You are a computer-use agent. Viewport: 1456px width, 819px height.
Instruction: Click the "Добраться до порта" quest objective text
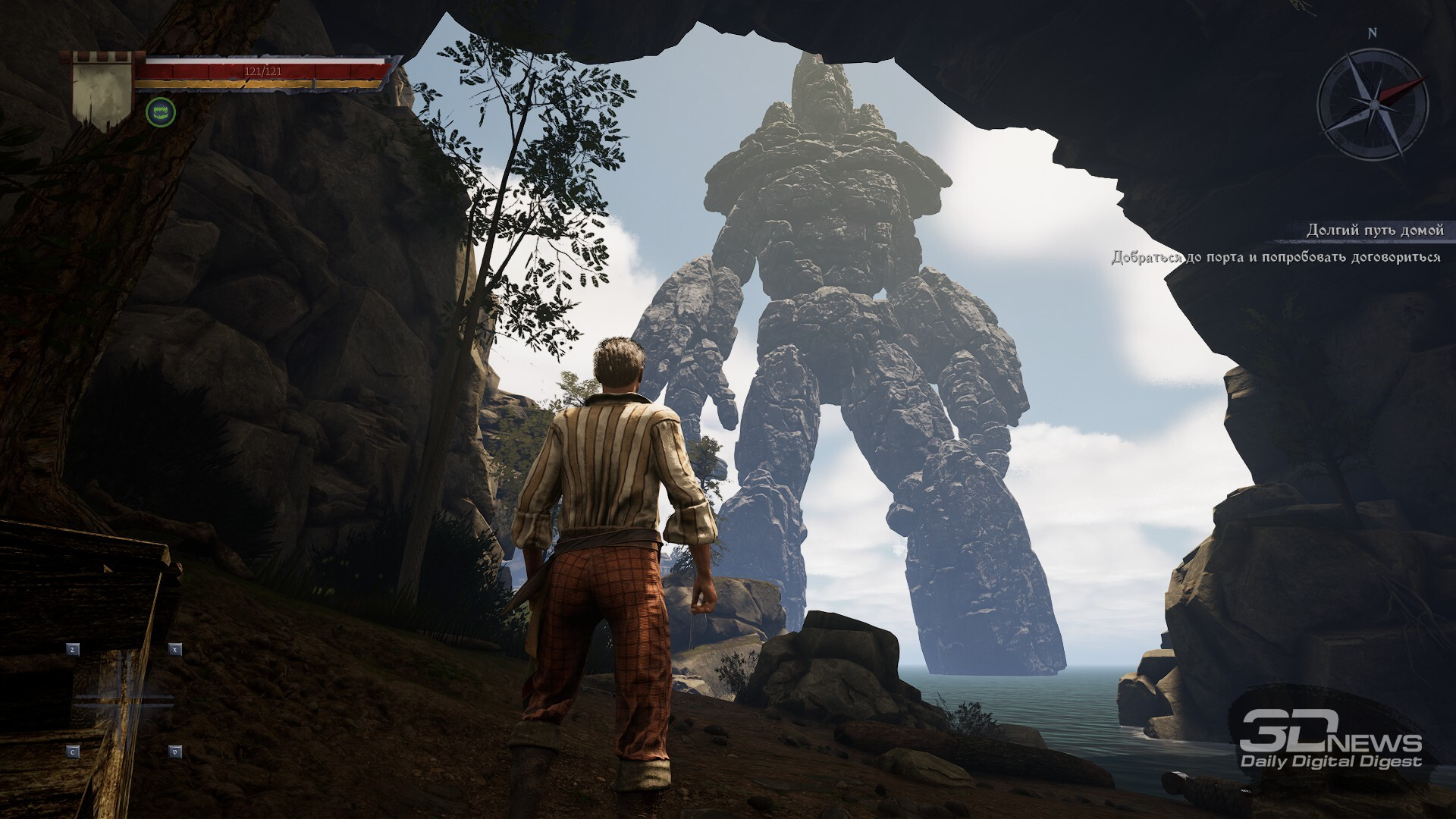1276,257
